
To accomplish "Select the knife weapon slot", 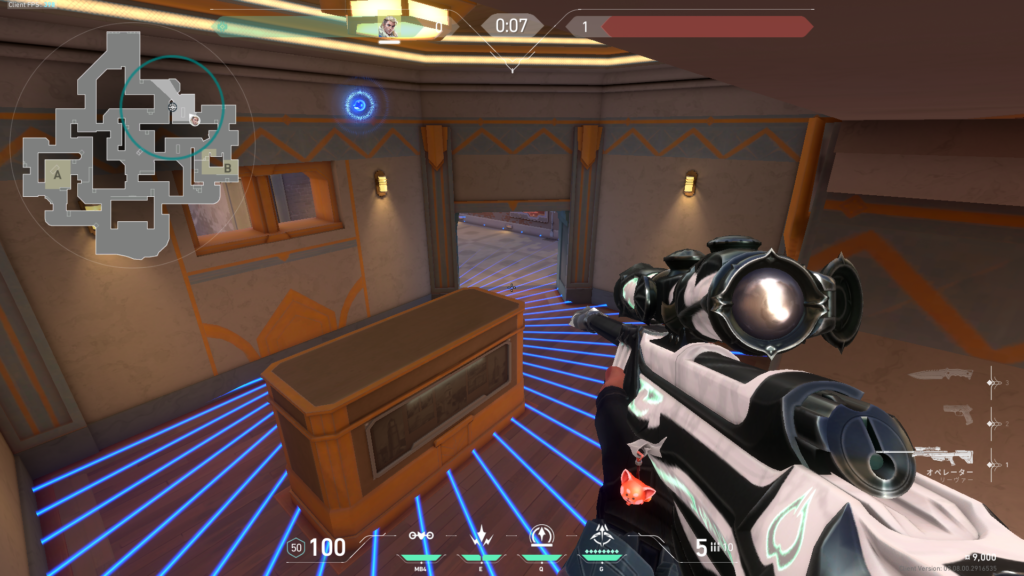I will click(x=942, y=375).
